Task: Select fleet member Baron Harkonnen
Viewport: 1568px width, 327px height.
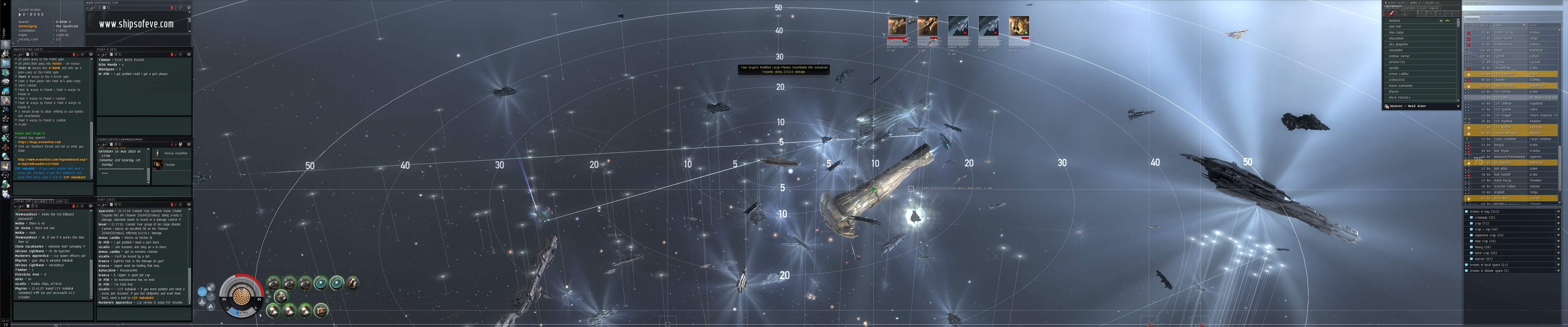Action: tap(1401, 86)
